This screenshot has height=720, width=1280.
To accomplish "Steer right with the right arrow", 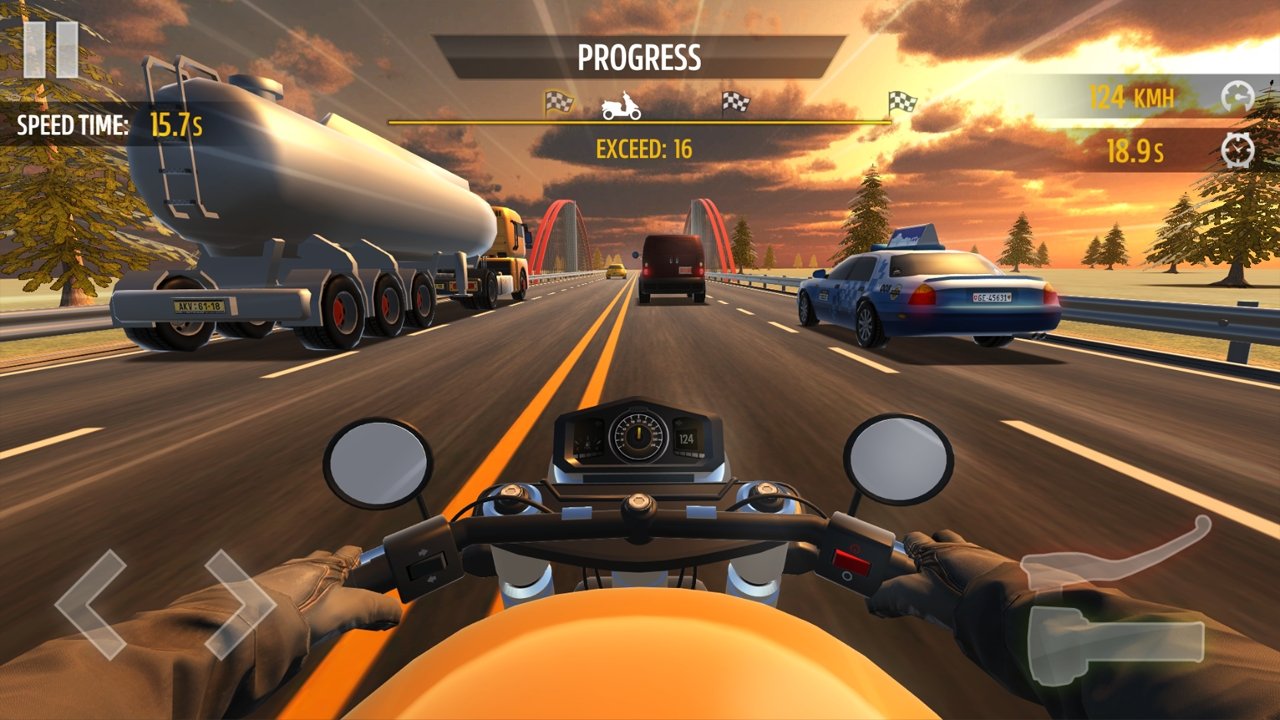I will coord(240,602).
